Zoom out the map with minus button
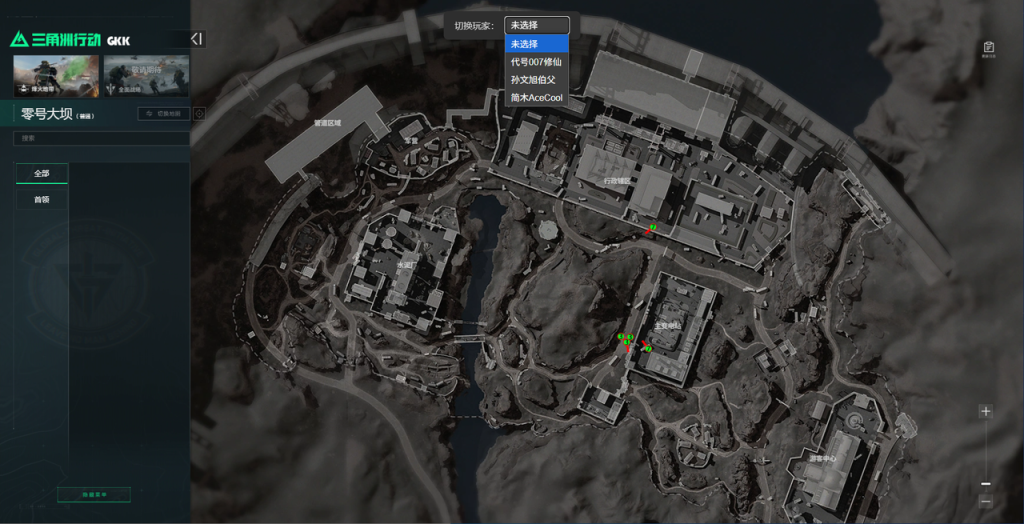The image size is (1024, 524). pos(986,484)
